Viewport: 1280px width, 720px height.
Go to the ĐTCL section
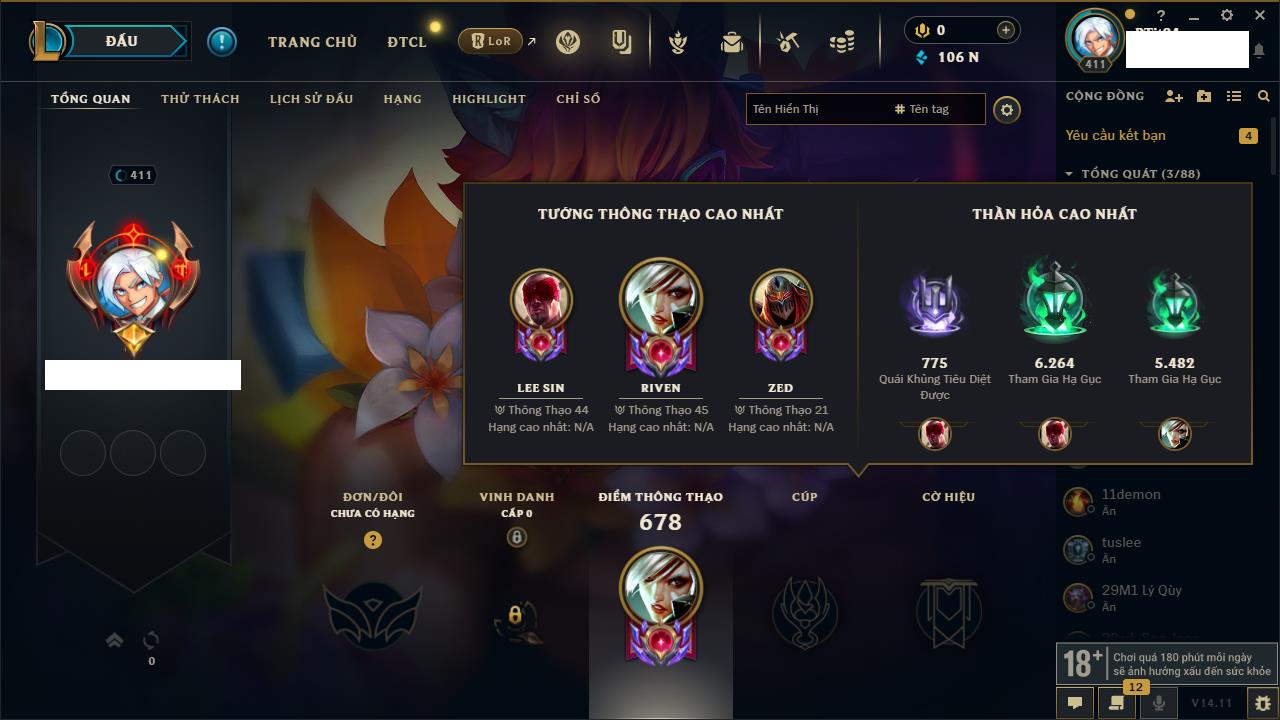coord(407,42)
